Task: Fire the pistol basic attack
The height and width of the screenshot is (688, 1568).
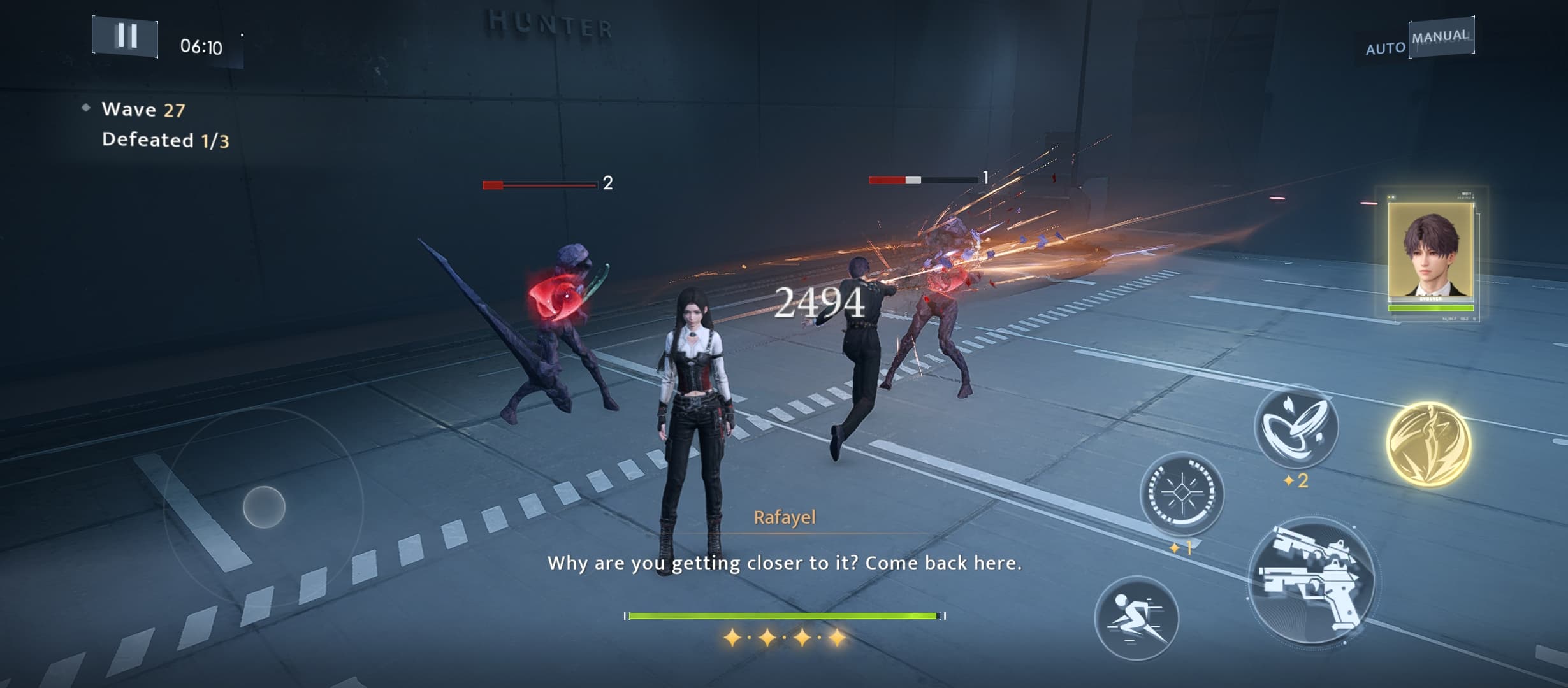Action: coord(1312,582)
